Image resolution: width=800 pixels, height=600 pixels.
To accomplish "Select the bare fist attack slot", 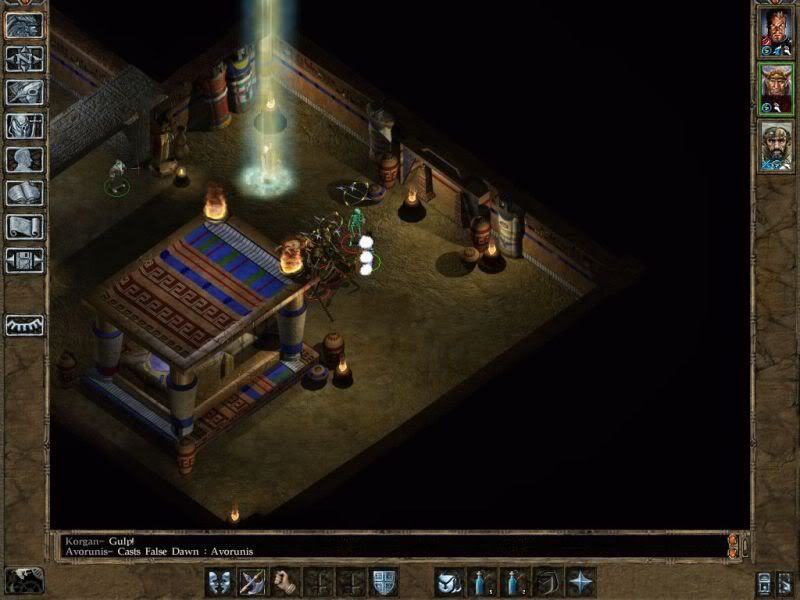I will point(286,581).
